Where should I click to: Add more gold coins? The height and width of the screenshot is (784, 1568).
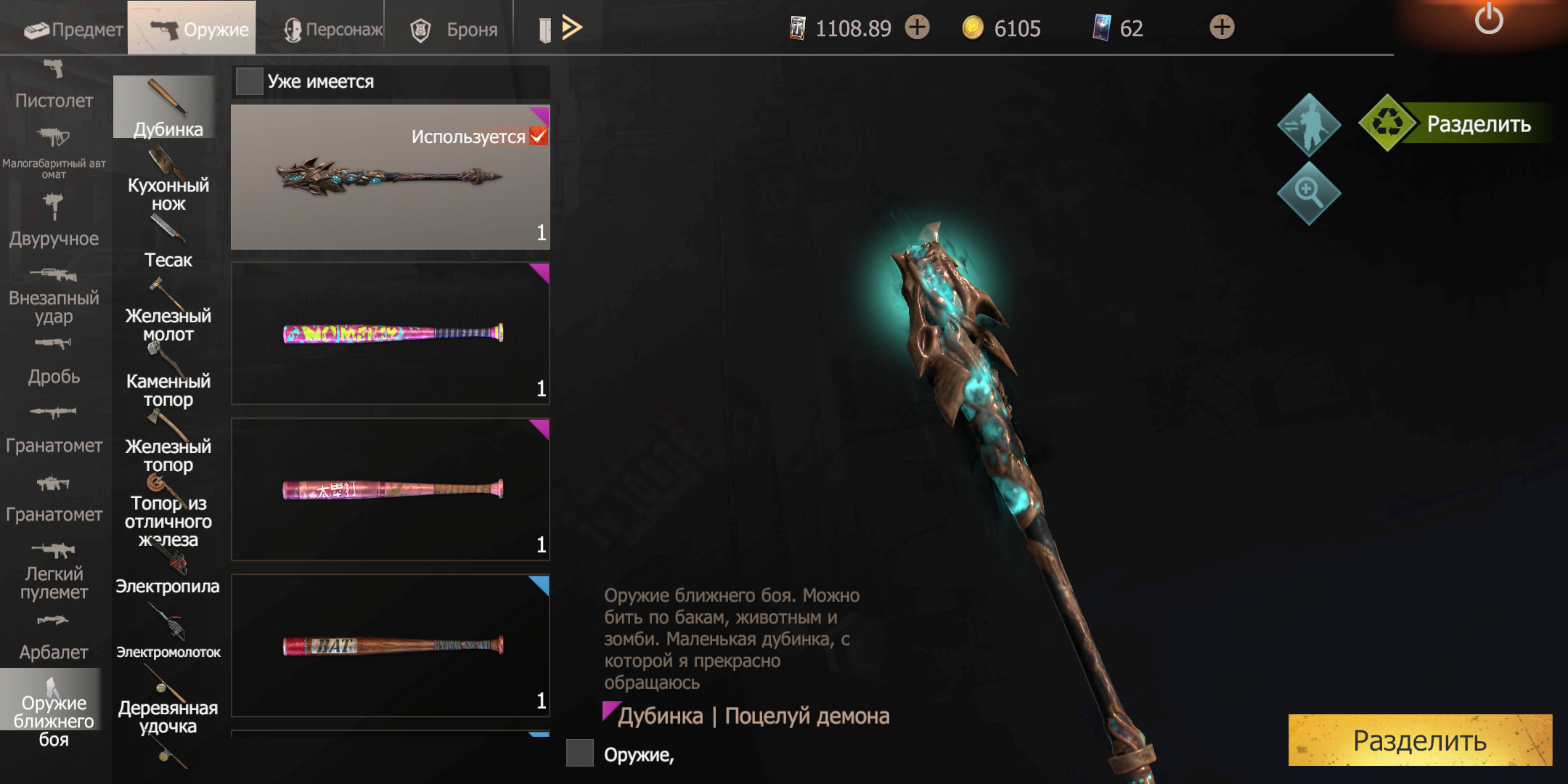[x=1222, y=28]
